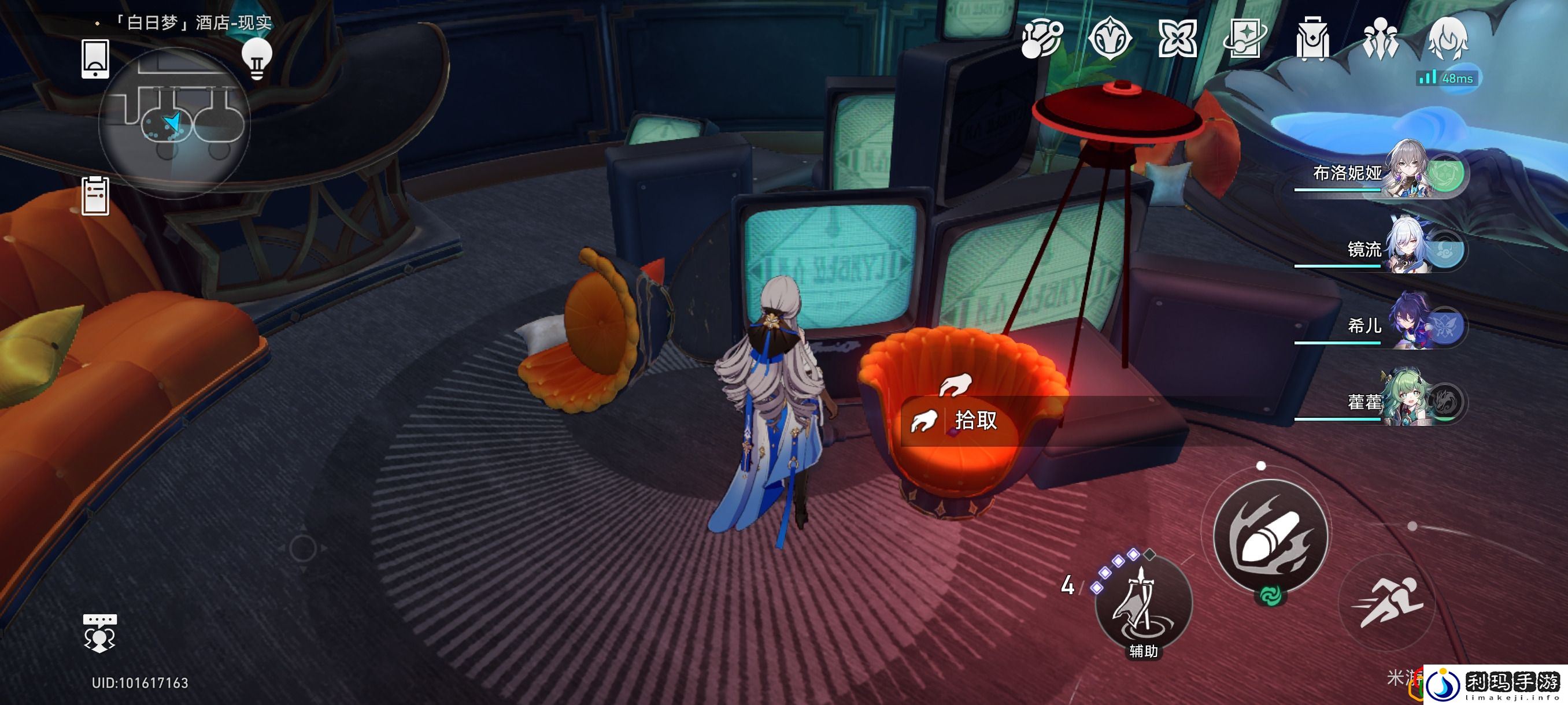Tap the lightbulb hint icon
1568x705 pixels.
256,58
